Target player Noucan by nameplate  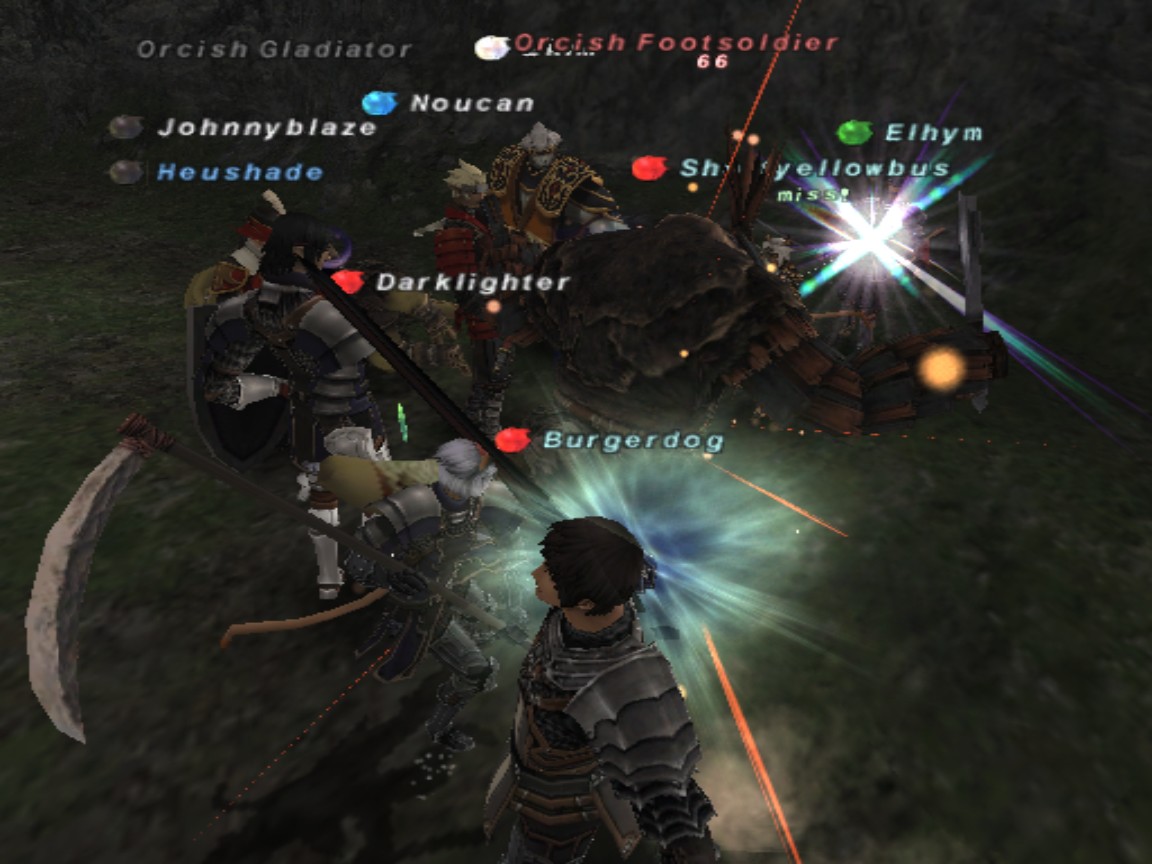(471, 103)
